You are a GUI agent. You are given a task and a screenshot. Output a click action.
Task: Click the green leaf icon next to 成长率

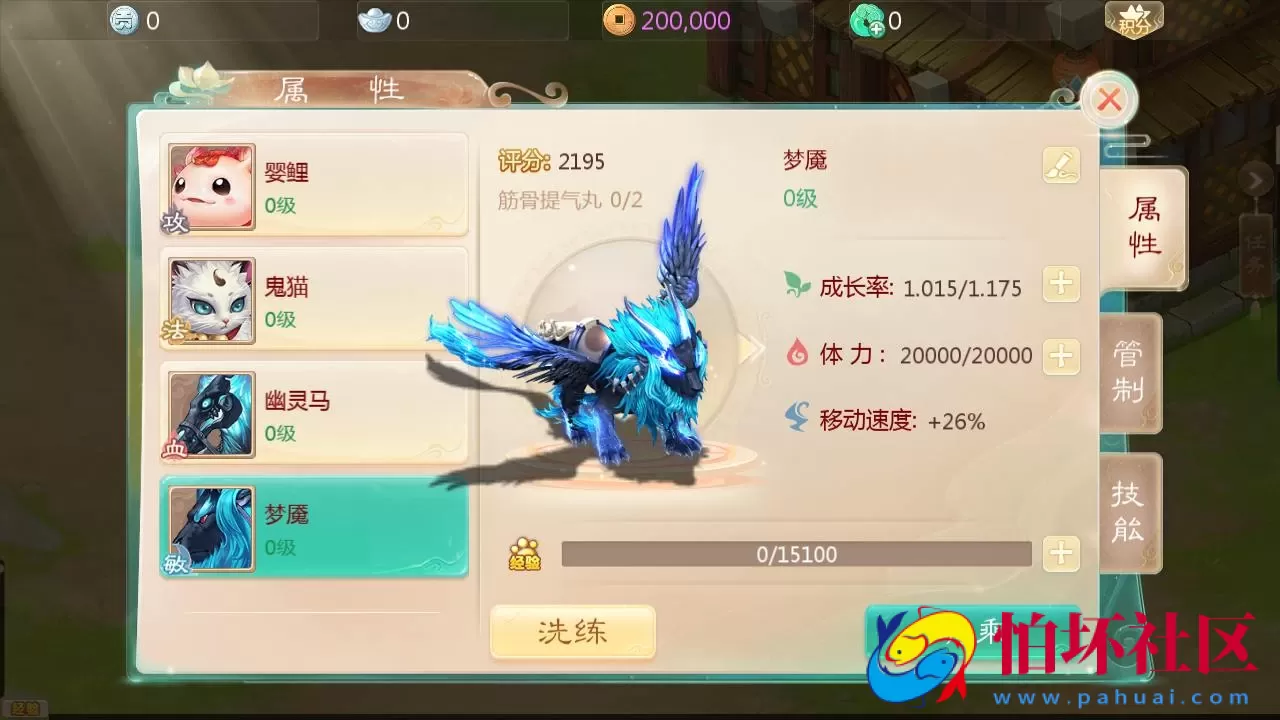(795, 285)
